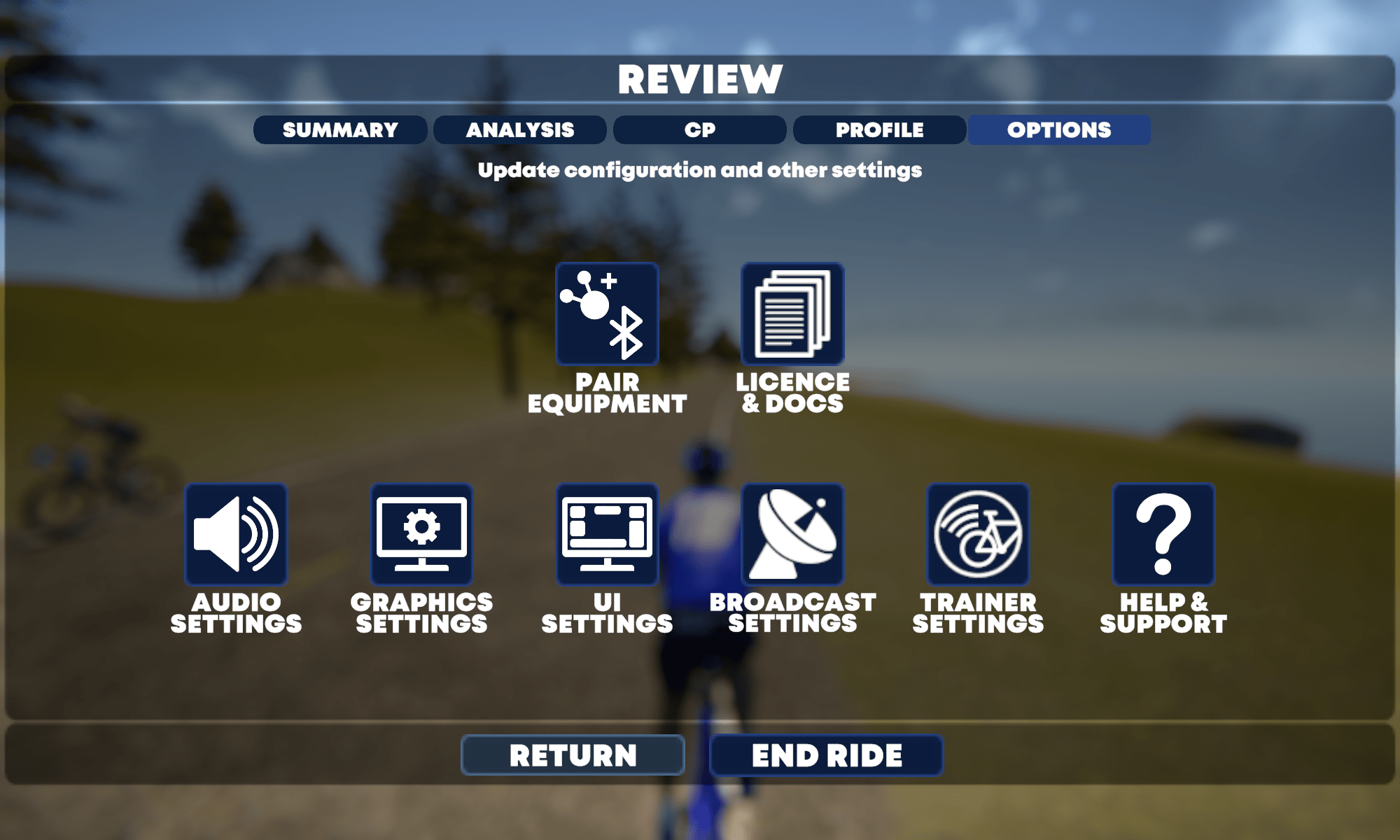
Task: Open the Analysis tab
Action: point(520,130)
